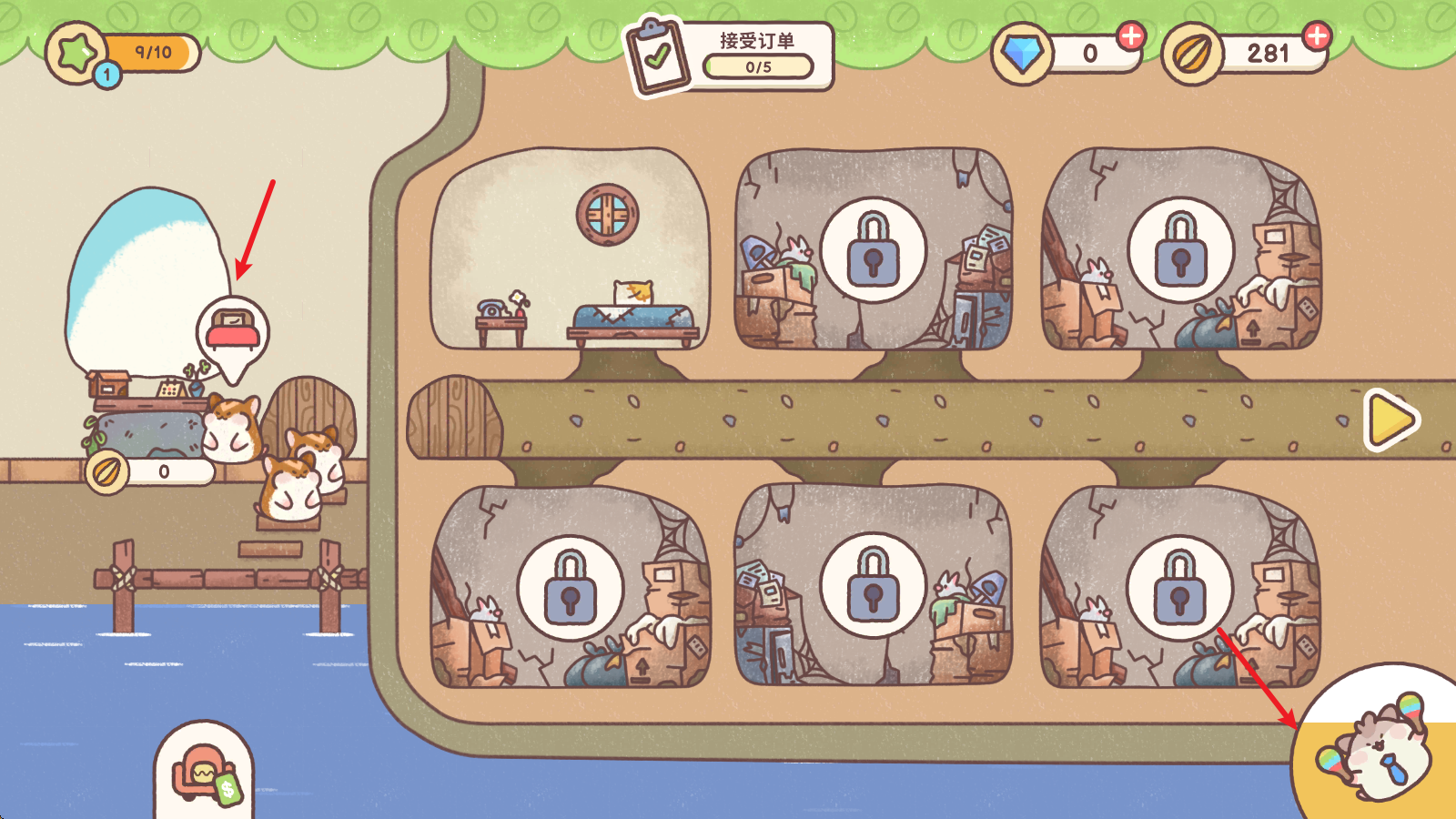The width and height of the screenshot is (1456, 819).
Task: Select the unlocked room with blue bed
Action: 570,250
